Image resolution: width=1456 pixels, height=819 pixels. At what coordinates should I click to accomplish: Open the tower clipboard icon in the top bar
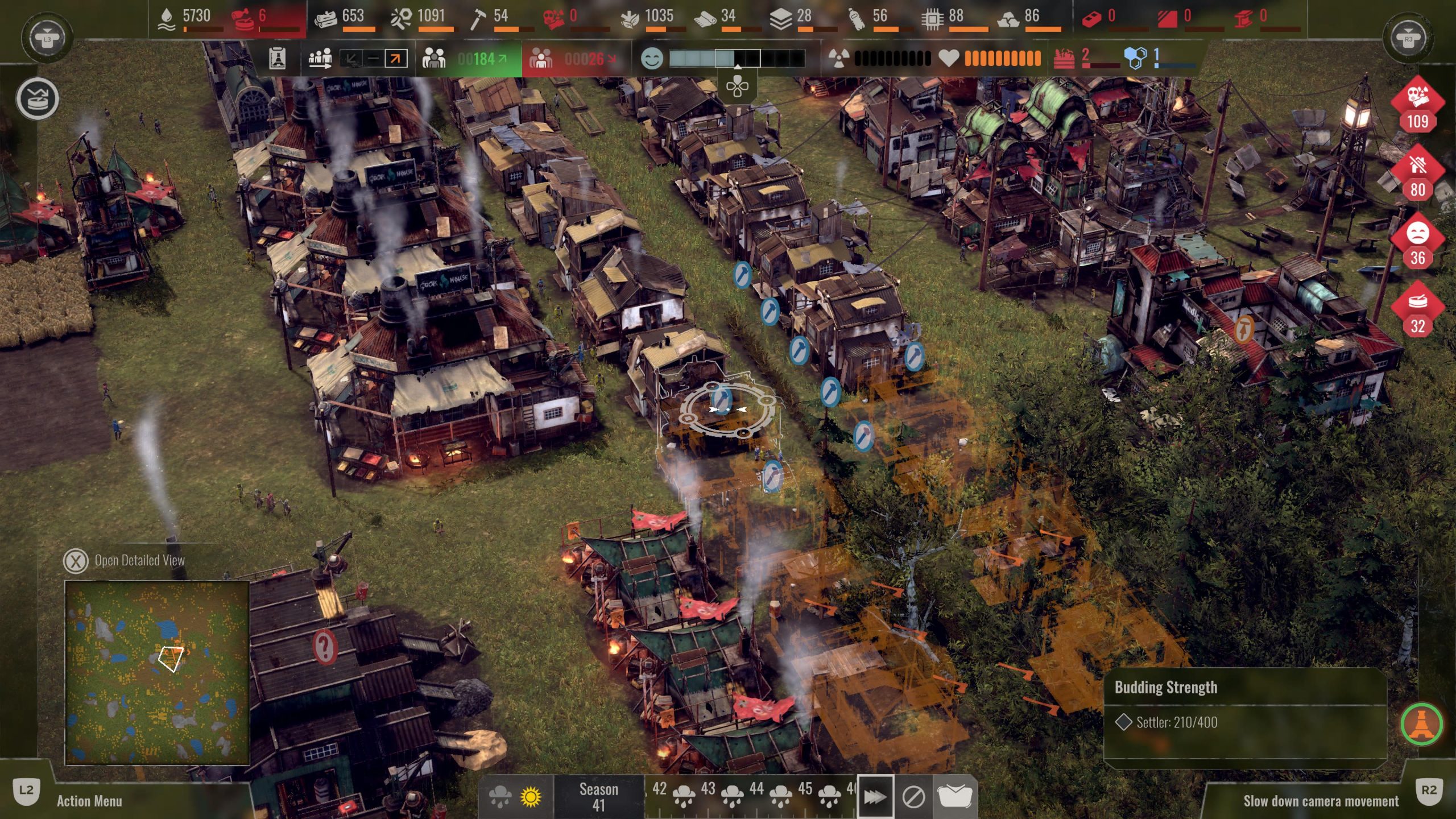[277, 58]
